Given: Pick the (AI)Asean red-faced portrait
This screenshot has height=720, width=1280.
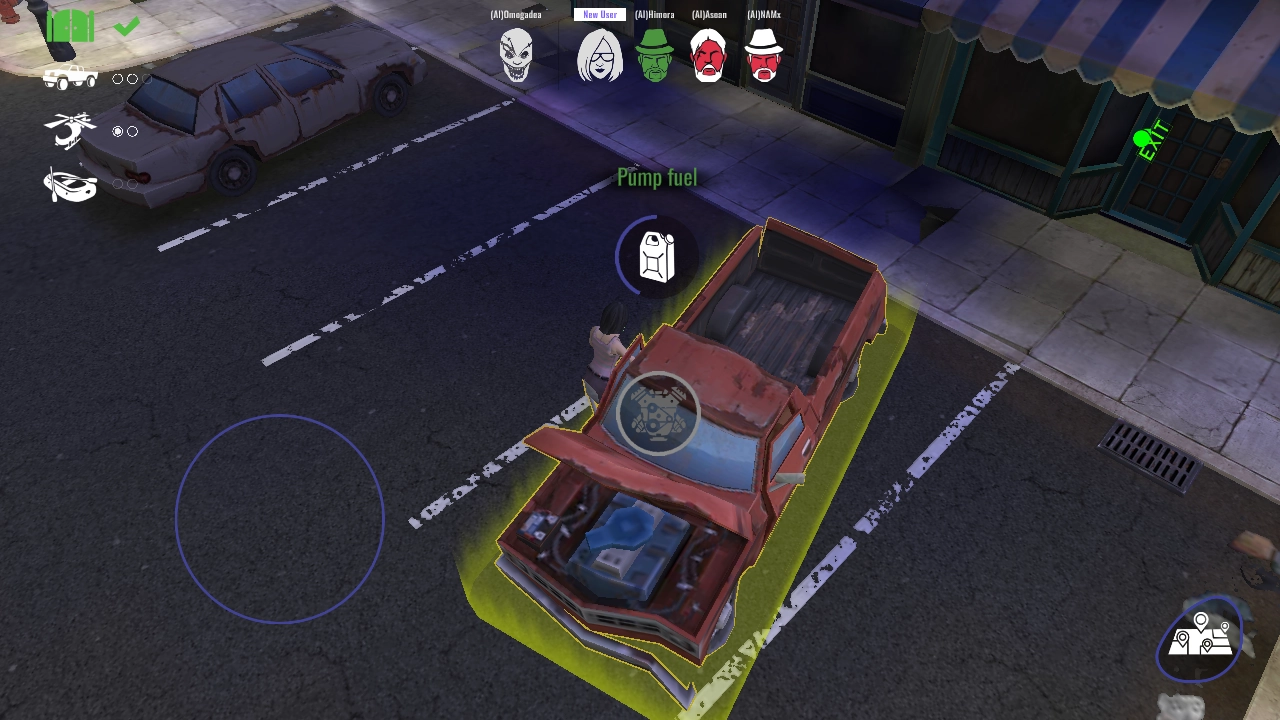Looking at the screenshot, I should [x=709, y=55].
